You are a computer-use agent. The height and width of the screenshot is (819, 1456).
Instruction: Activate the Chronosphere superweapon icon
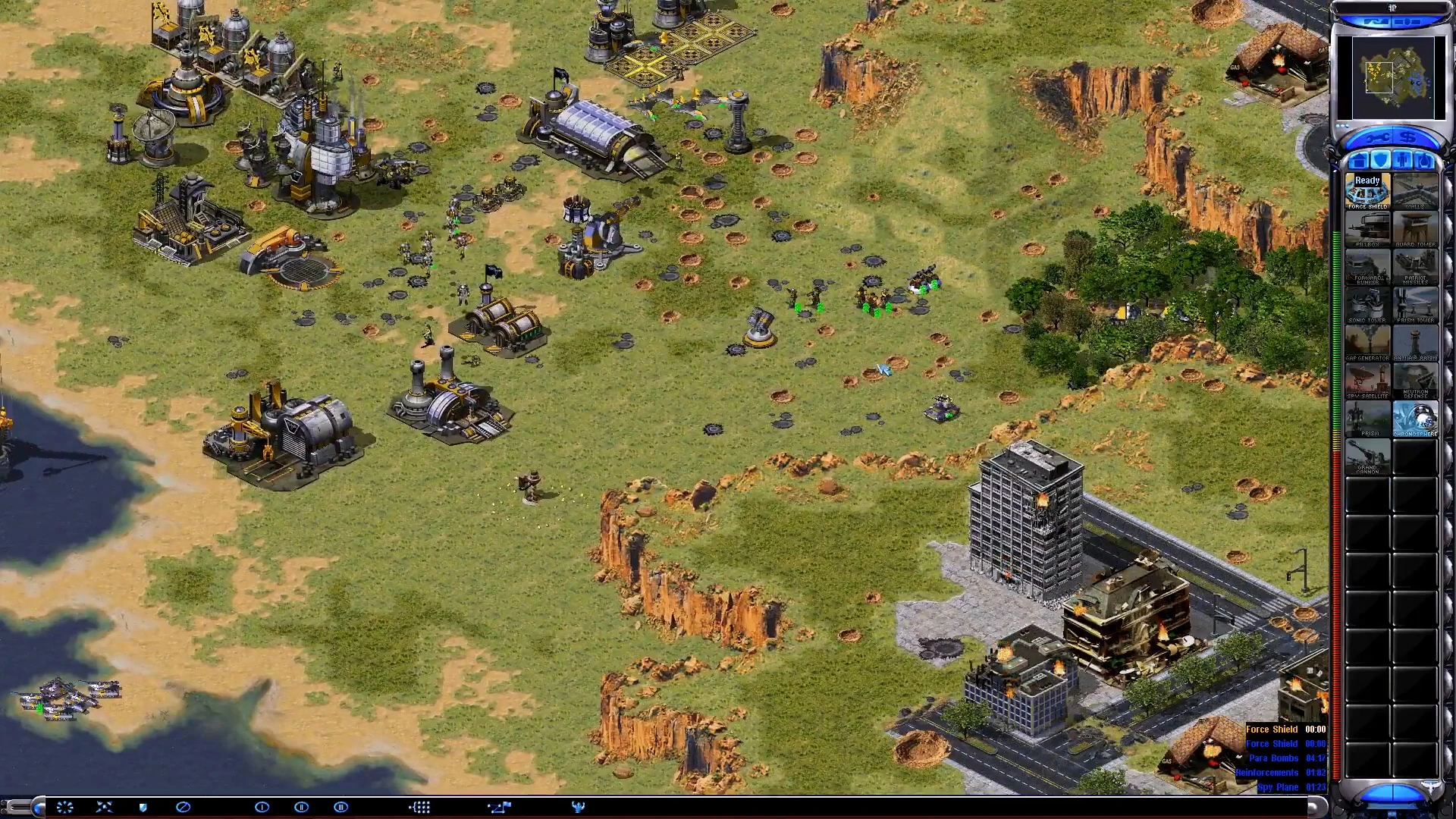[1415, 419]
